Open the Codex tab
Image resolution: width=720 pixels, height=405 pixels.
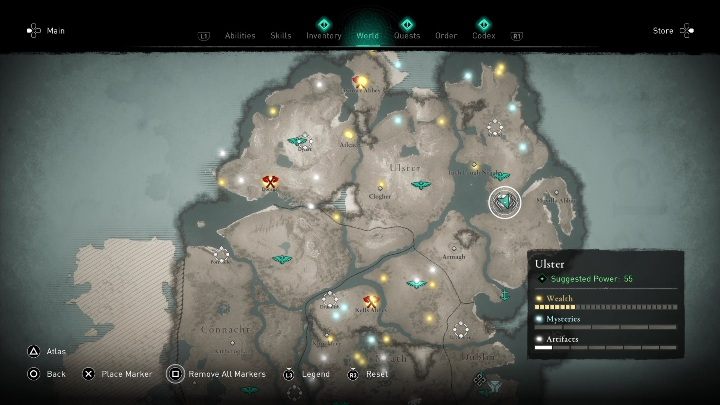click(x=483, y=35)
